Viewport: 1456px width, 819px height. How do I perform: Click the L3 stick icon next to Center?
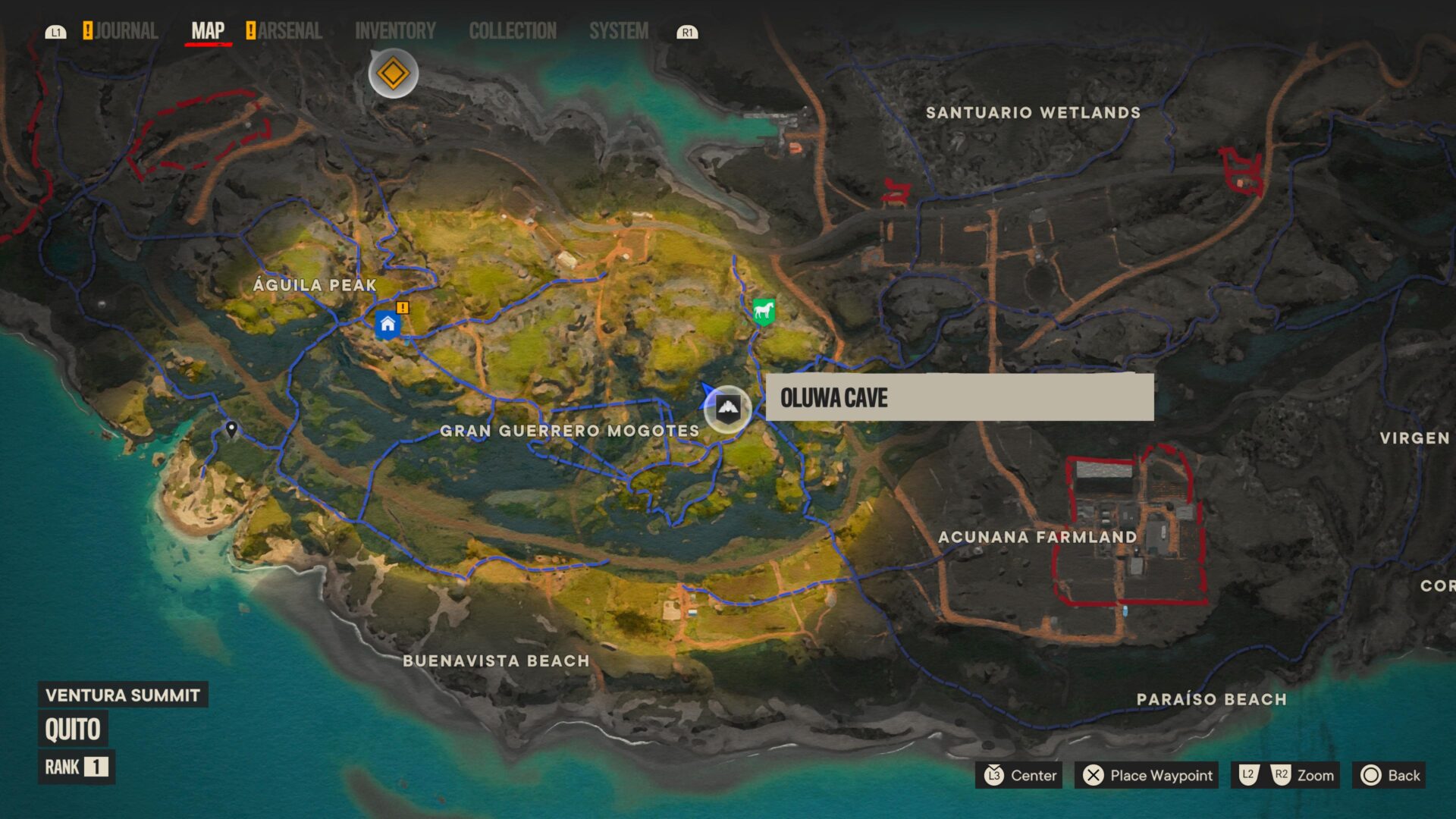tap(994, 776)
